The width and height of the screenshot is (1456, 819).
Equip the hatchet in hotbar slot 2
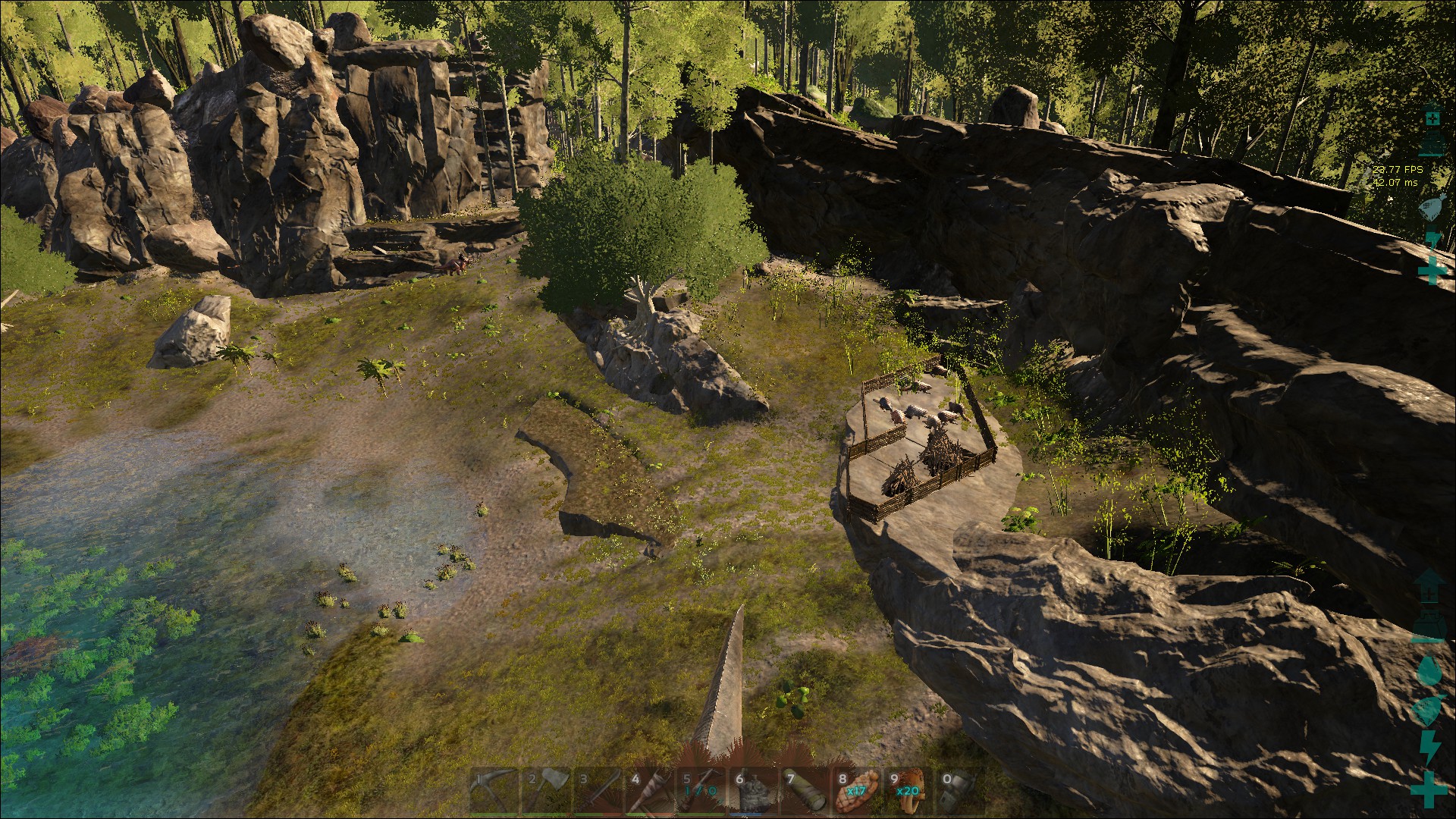546,791
